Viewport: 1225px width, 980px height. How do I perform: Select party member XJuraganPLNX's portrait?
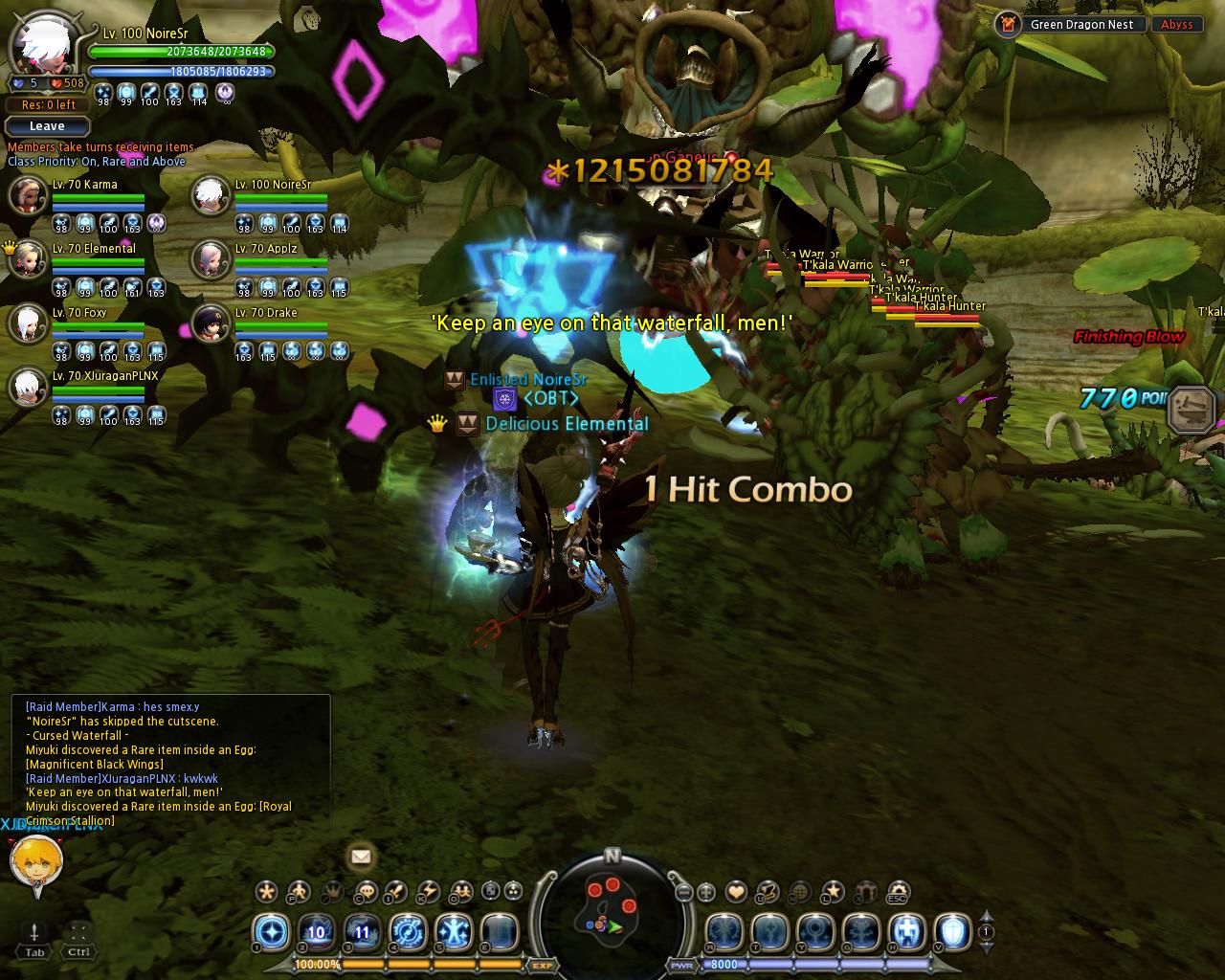pos(26,388)
